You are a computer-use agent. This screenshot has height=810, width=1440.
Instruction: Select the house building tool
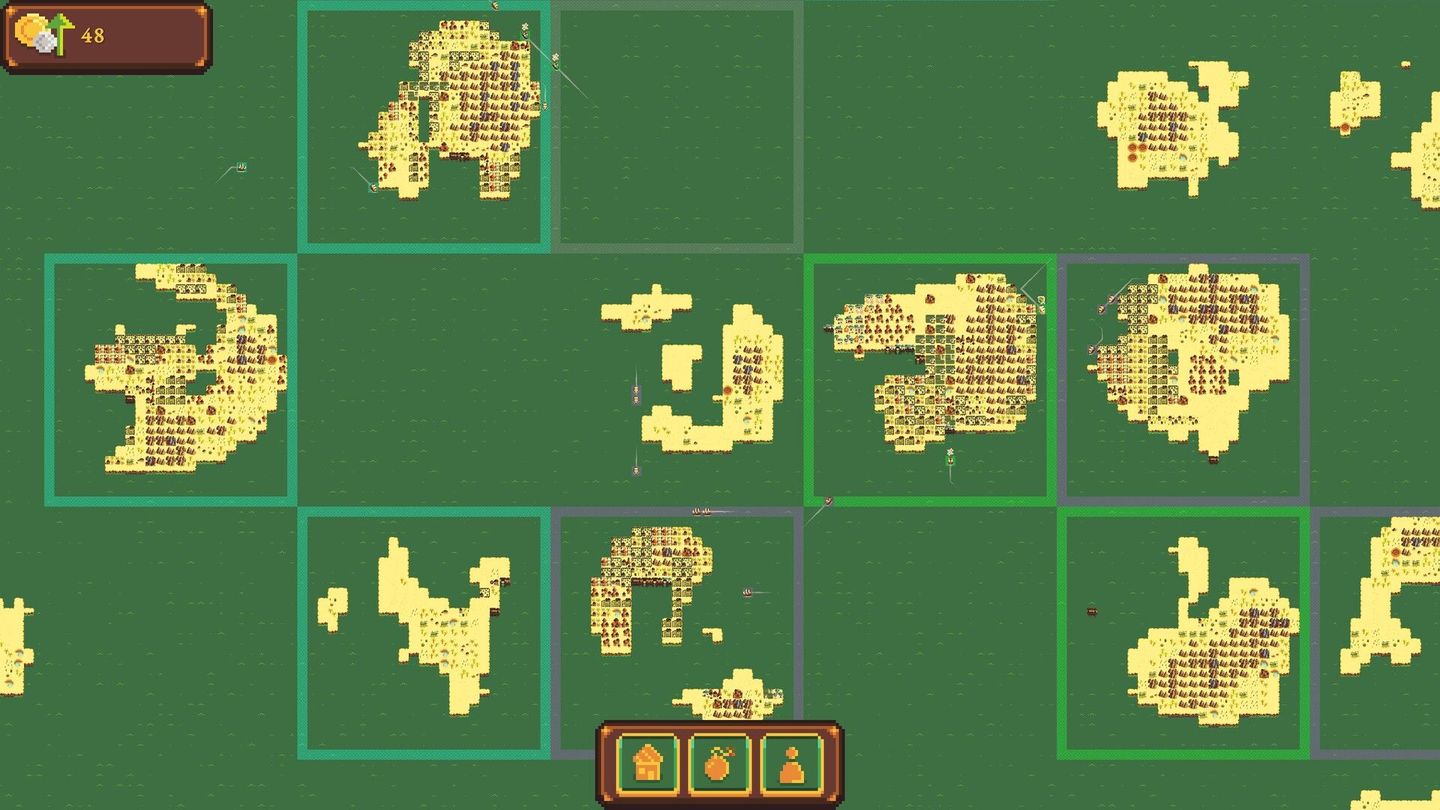(648, 764)
